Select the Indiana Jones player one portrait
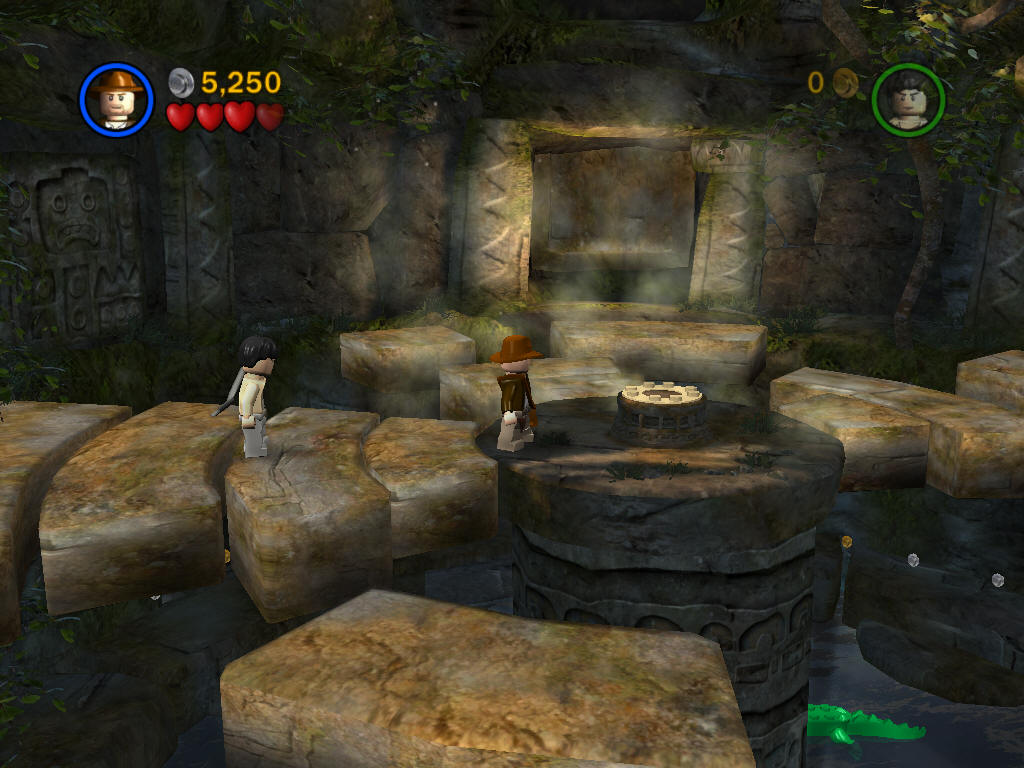 [x=116, y=99]
